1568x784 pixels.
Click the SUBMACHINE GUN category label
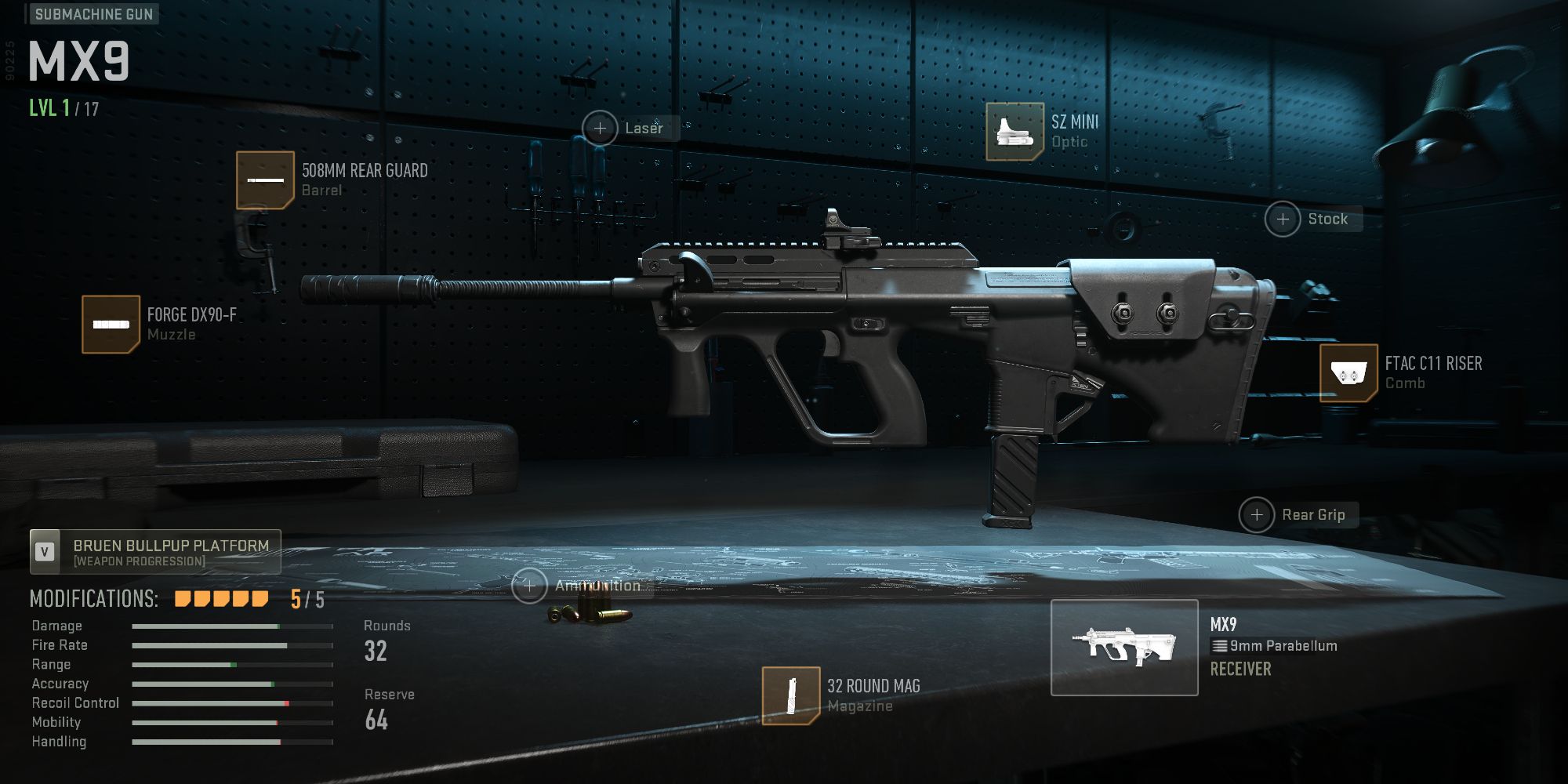tap(93, 13)
